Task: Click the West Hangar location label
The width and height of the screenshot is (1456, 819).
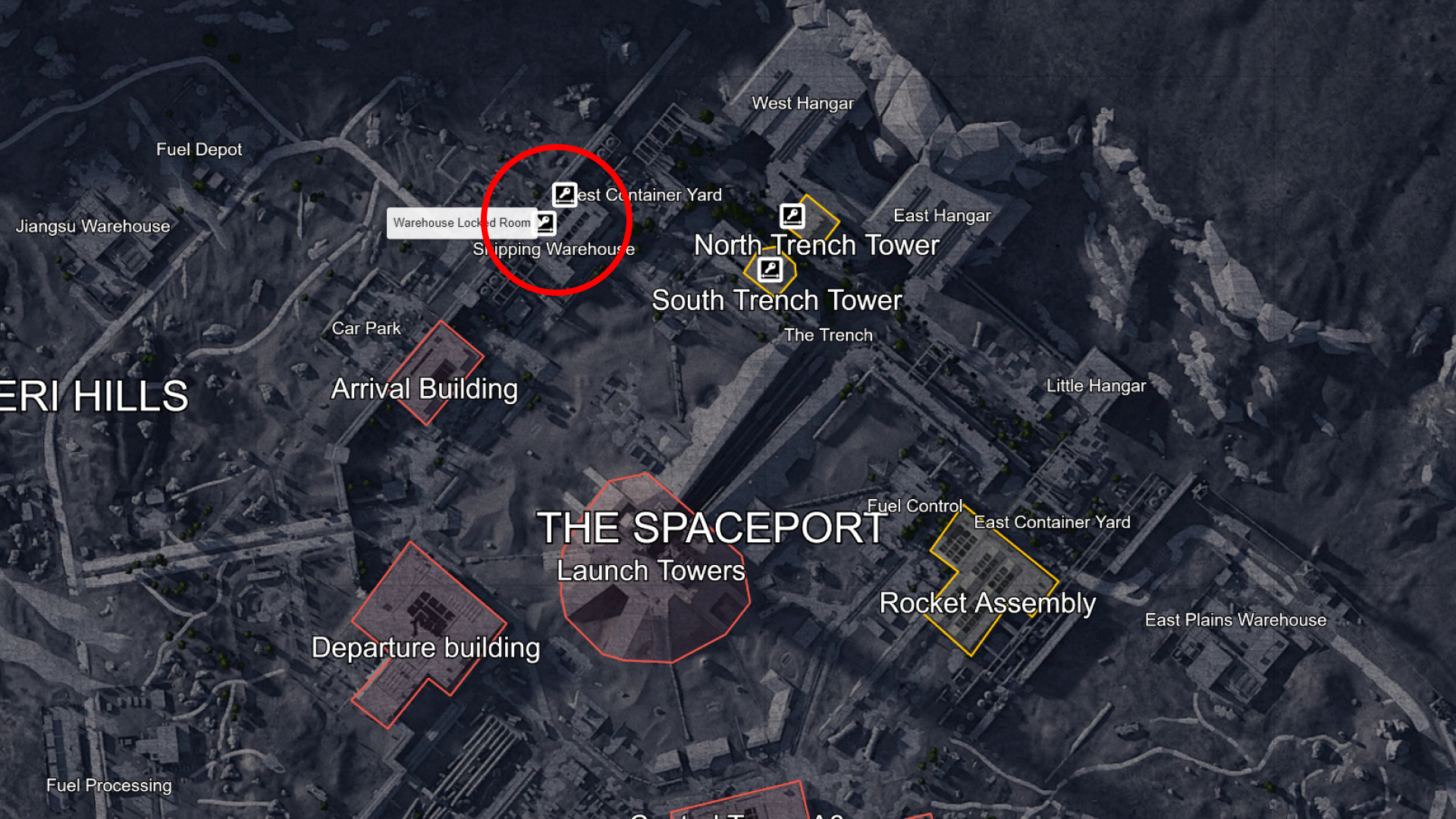Action: click(803, 103)
